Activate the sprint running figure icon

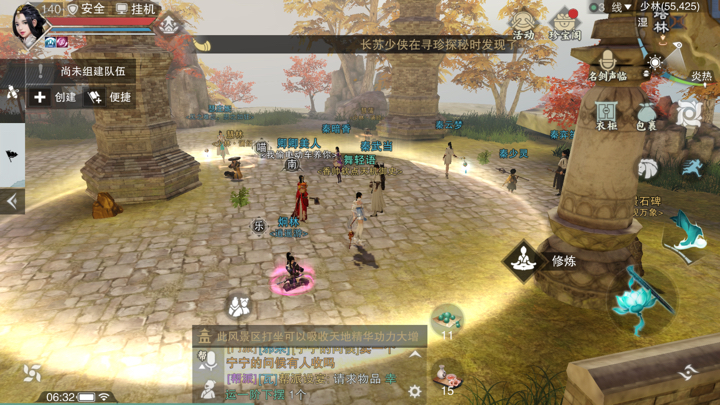tap(692, 166)
